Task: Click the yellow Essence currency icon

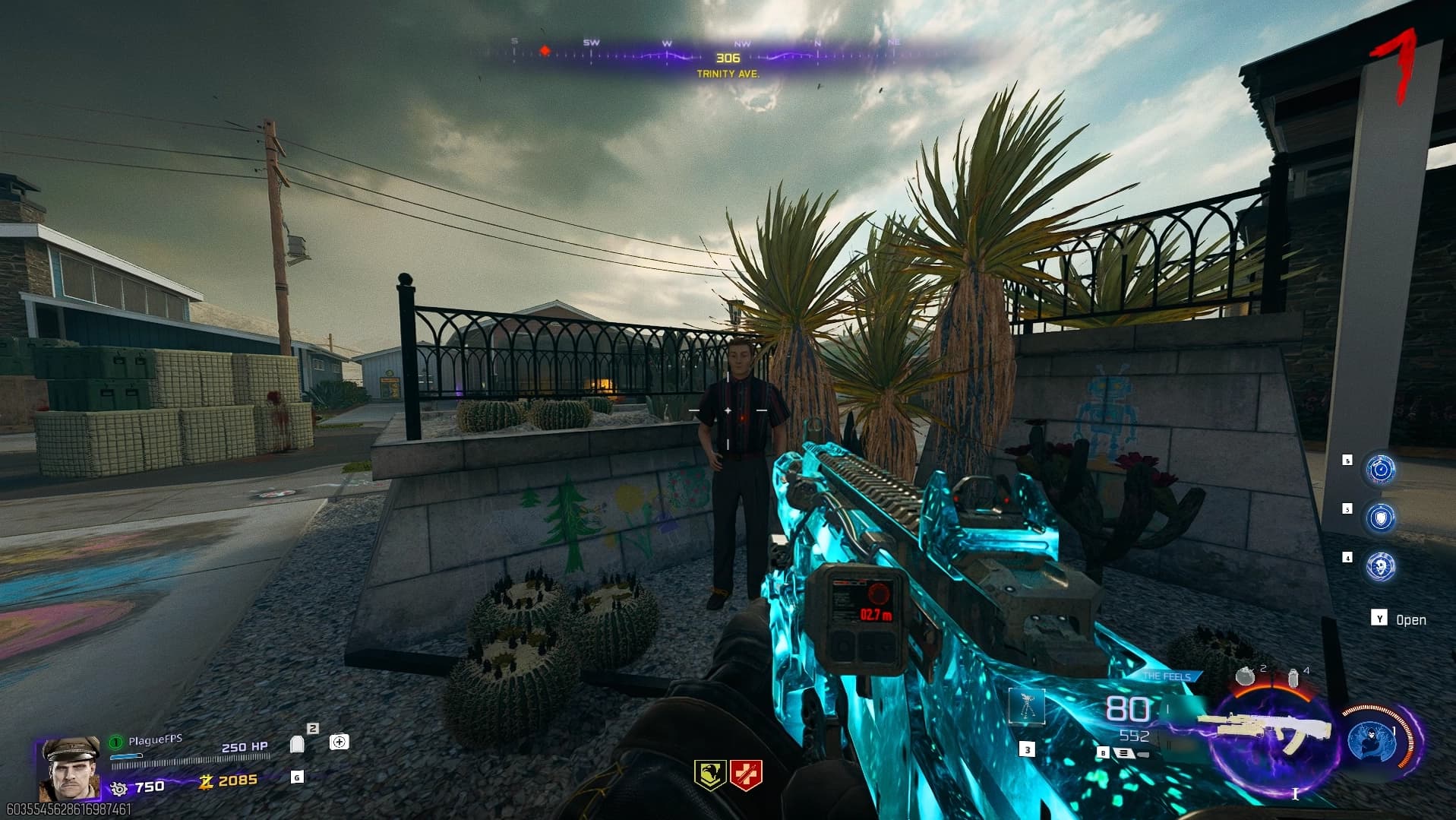Action: click(x=205, y=780)
